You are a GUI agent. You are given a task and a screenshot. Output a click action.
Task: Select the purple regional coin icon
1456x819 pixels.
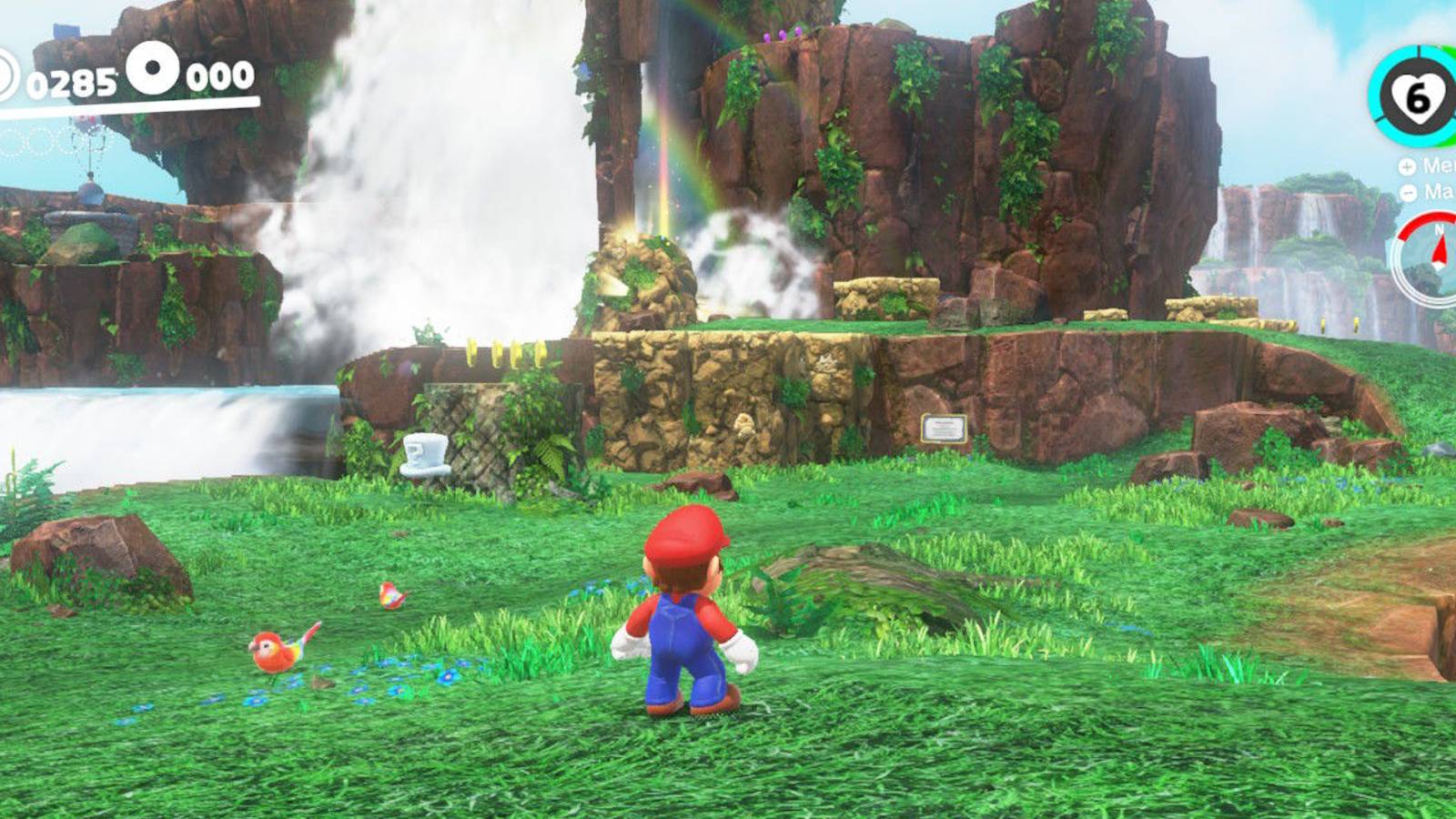pos(152,69)
